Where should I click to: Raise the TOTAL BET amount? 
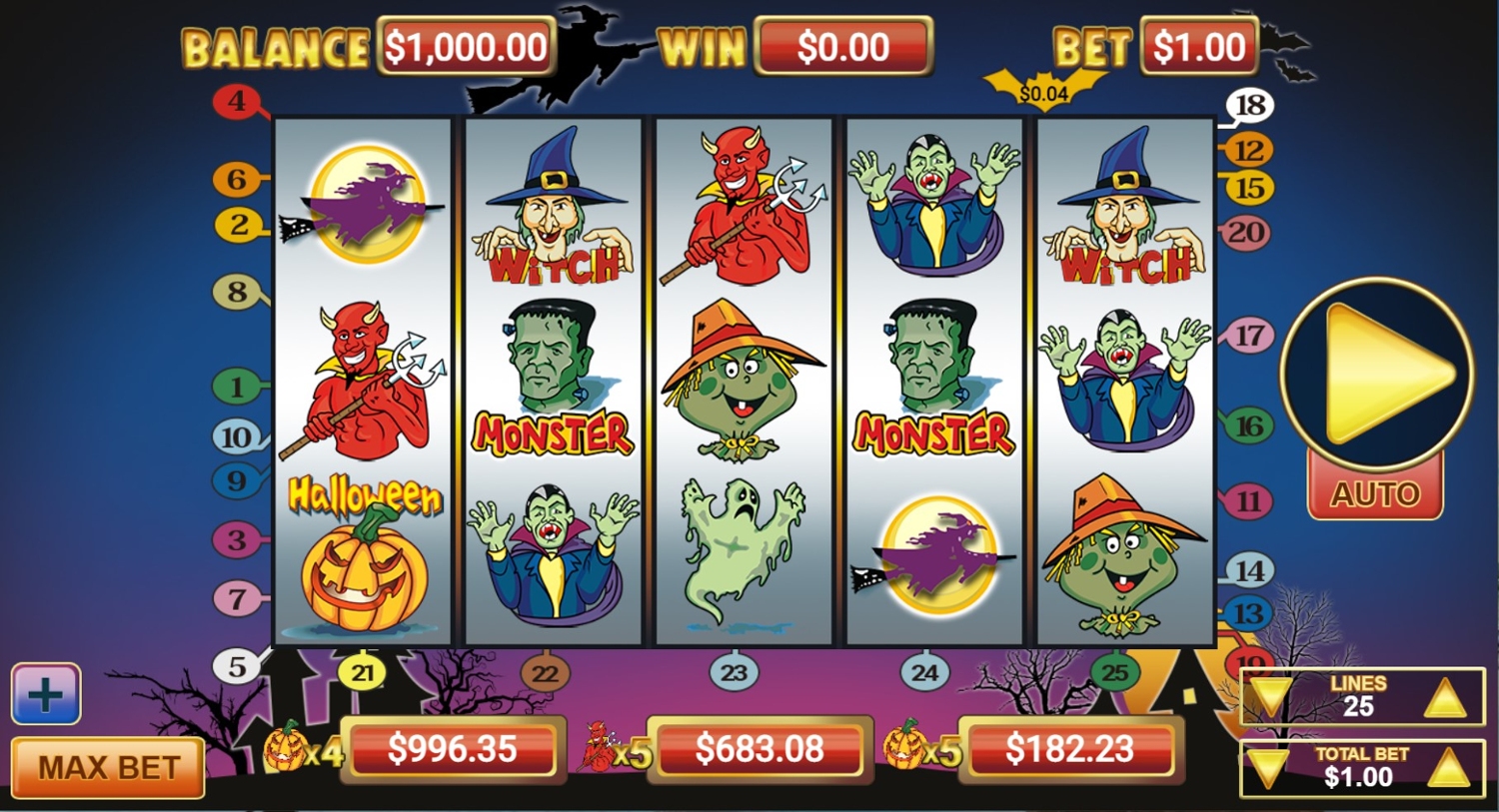(x=1447, y=769)
